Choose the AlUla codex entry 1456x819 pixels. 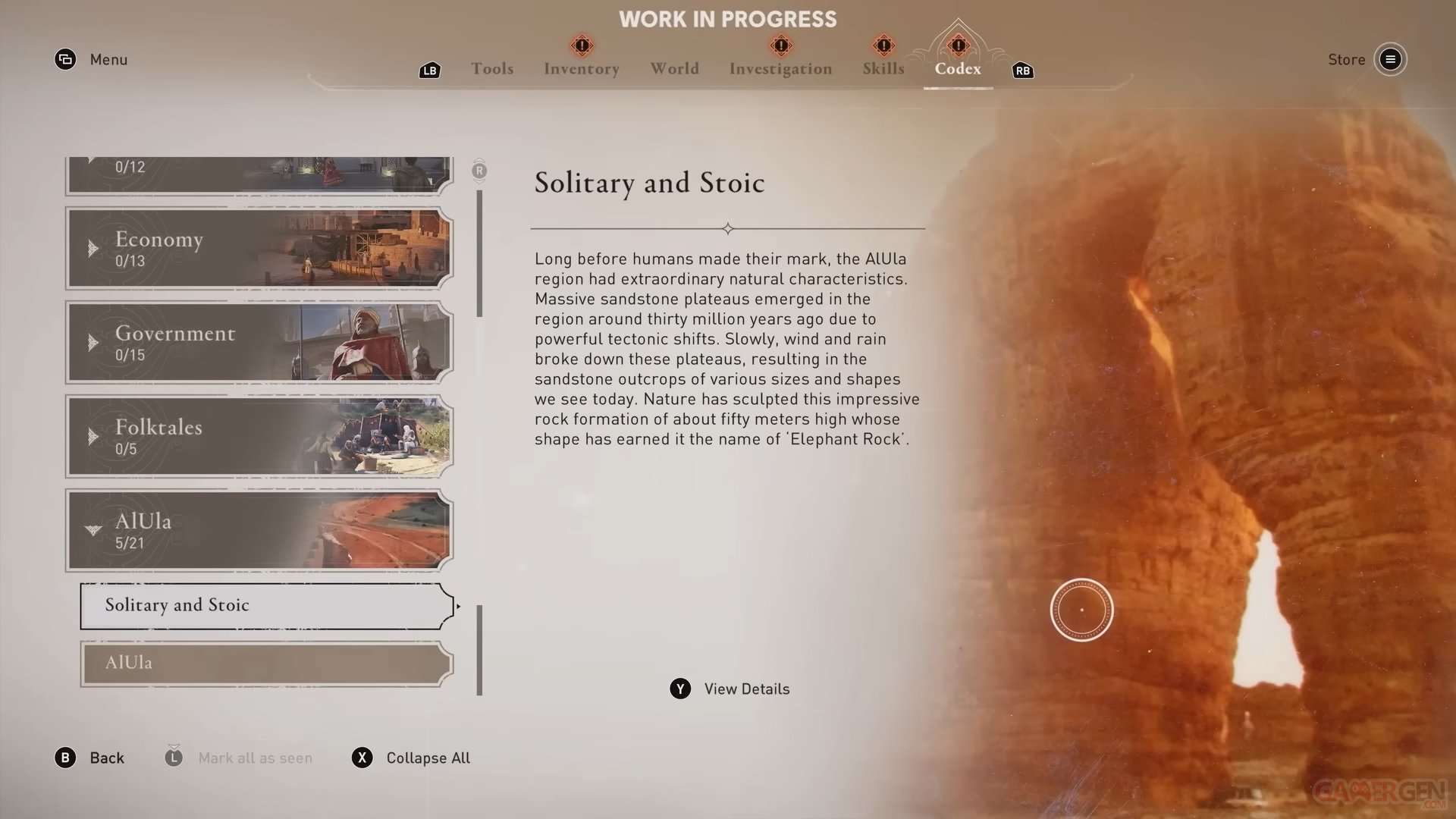coord(266,664)
